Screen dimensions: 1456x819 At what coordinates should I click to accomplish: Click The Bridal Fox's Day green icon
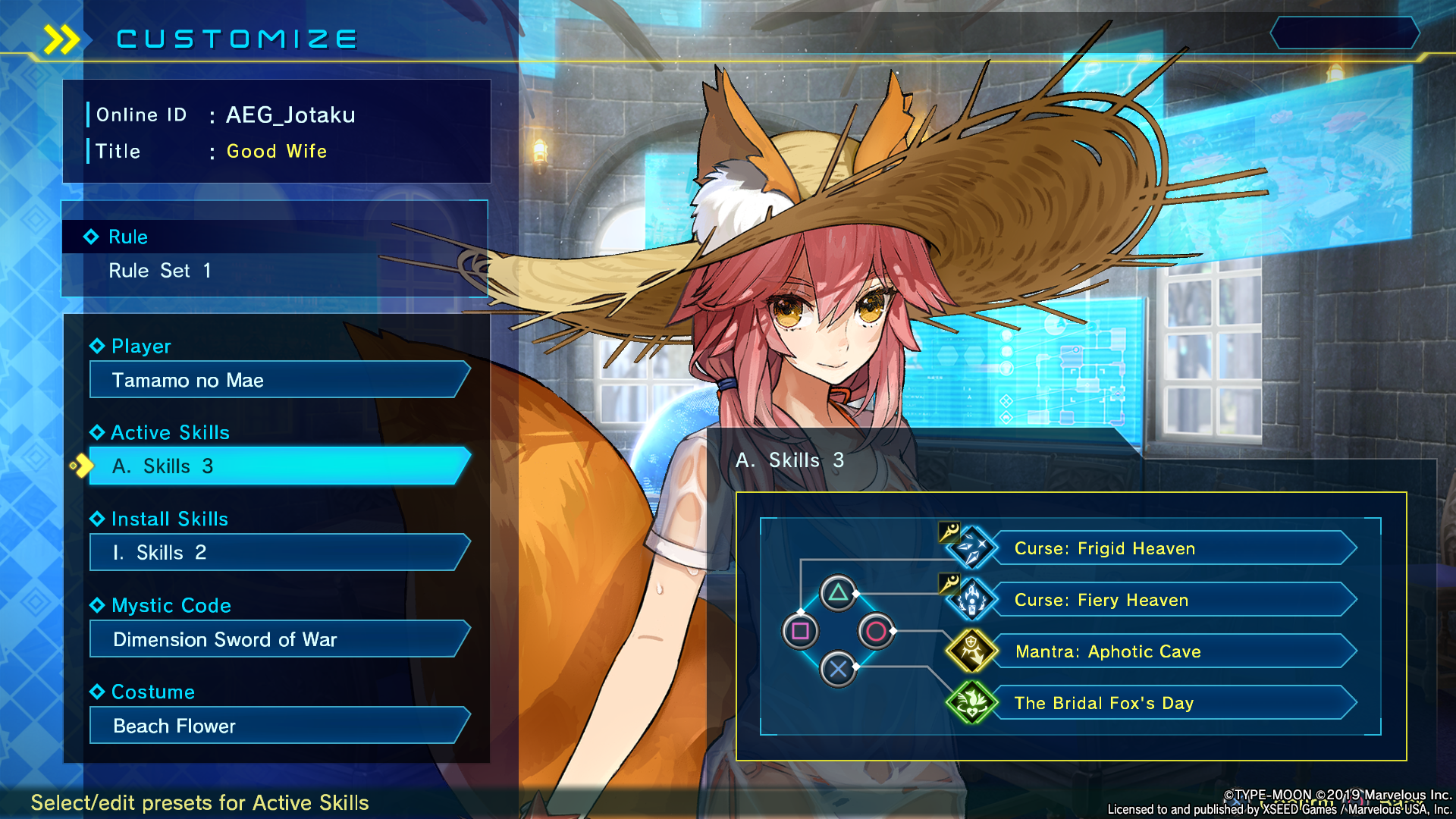point(971,702)
